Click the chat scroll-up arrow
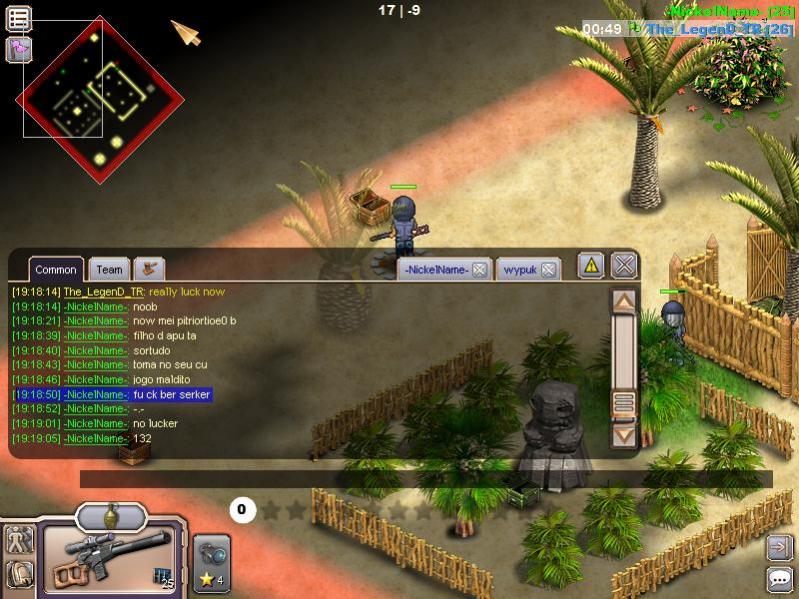 pyautogui.click(x=624, y=300)
